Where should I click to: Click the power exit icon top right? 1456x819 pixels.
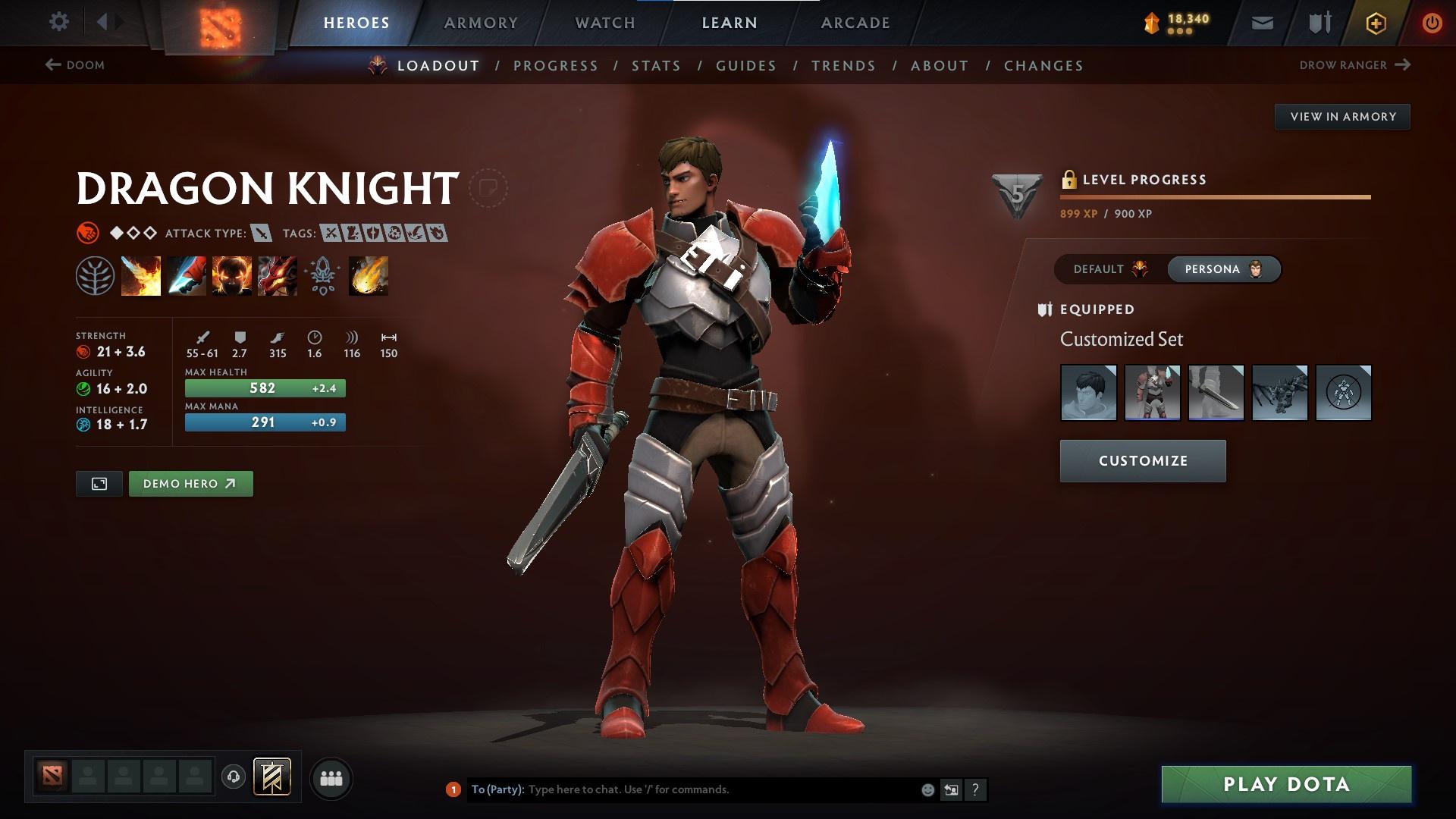(1432, 22)
